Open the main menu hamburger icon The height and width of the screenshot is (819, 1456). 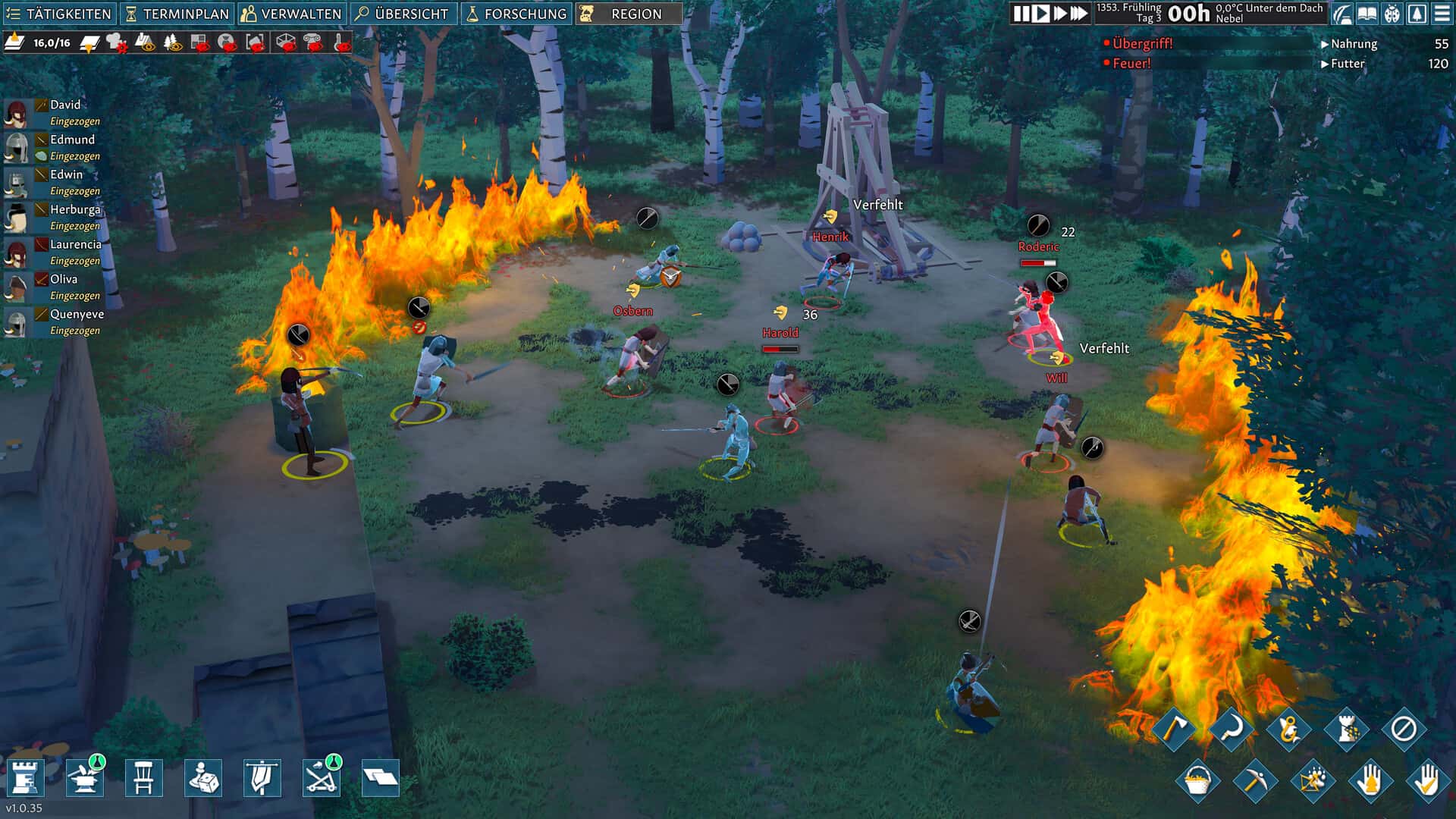coord(1442,14)
